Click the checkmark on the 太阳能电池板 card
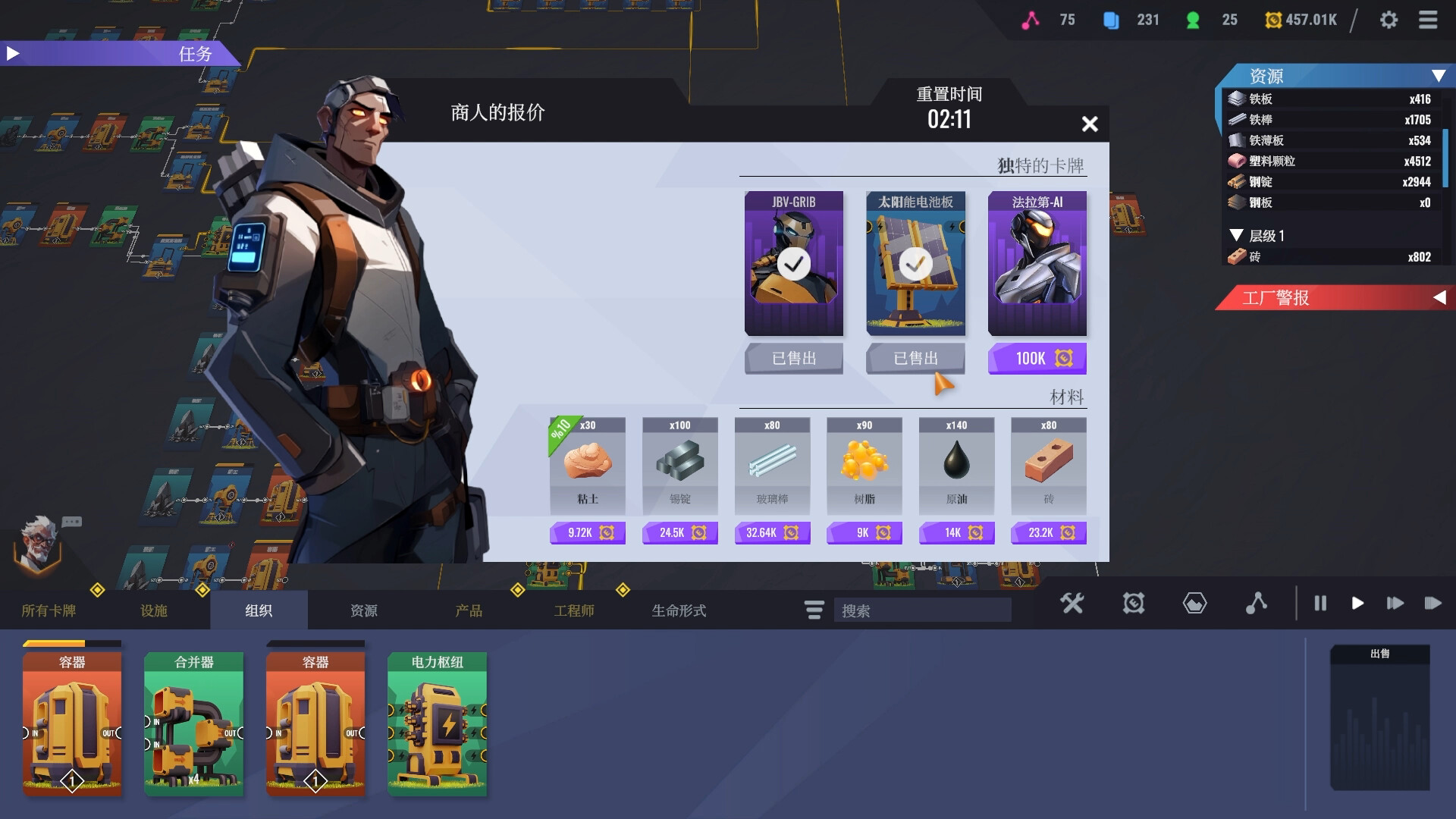The image size is (1456, 819). [x=915, y=264]
